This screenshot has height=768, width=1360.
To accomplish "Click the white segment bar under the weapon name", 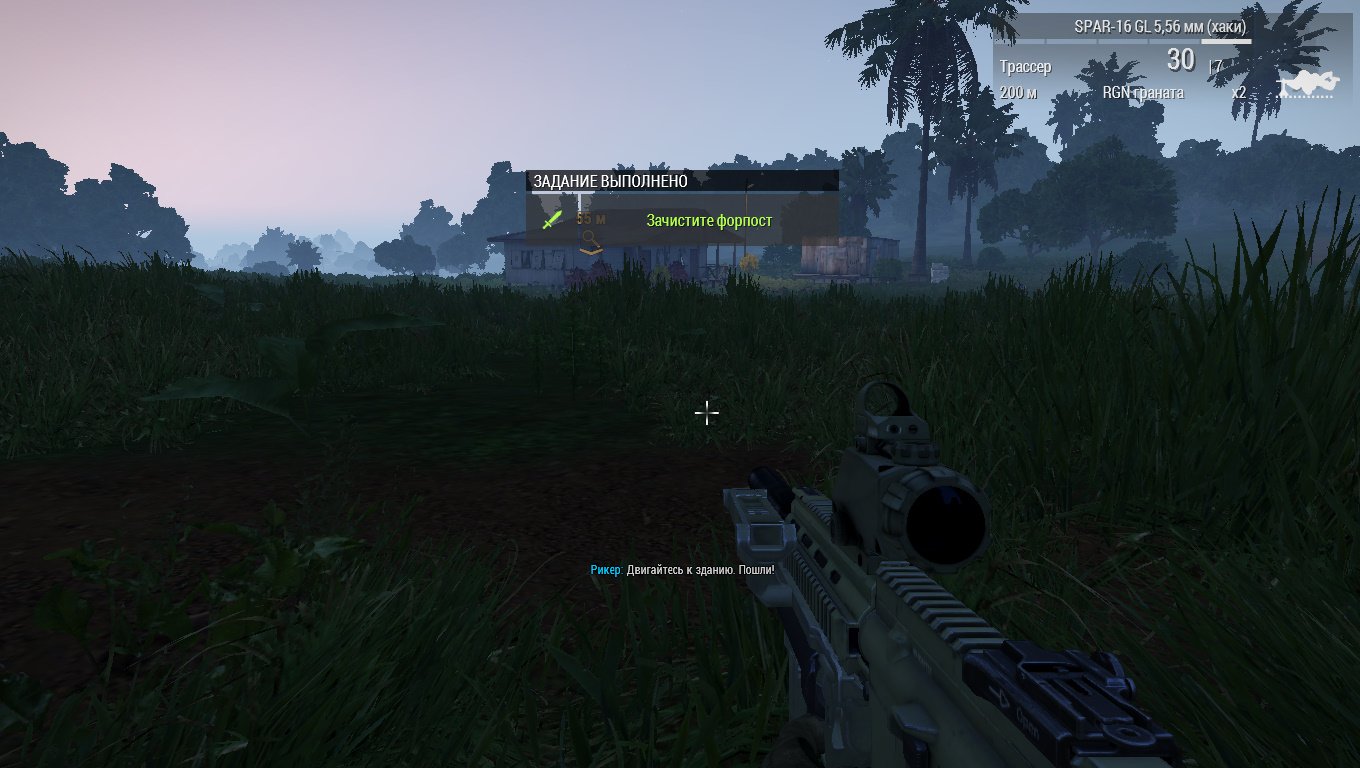I will coord(1226,42).
